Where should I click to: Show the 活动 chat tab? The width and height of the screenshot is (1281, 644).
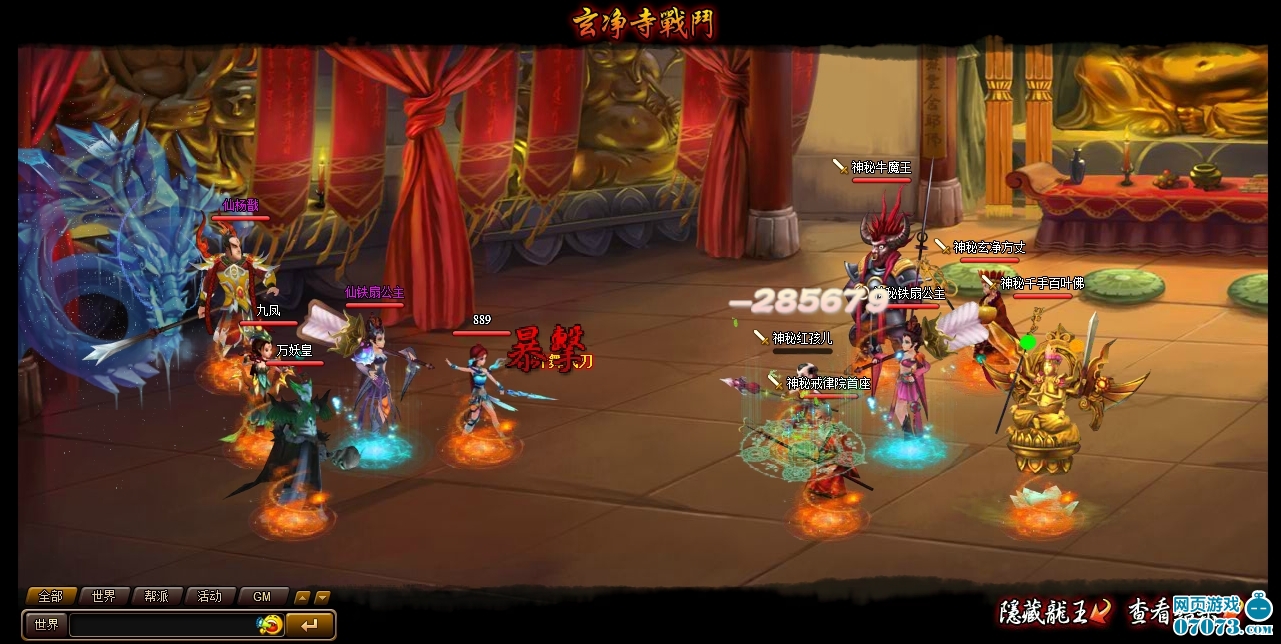click(209, 596)
